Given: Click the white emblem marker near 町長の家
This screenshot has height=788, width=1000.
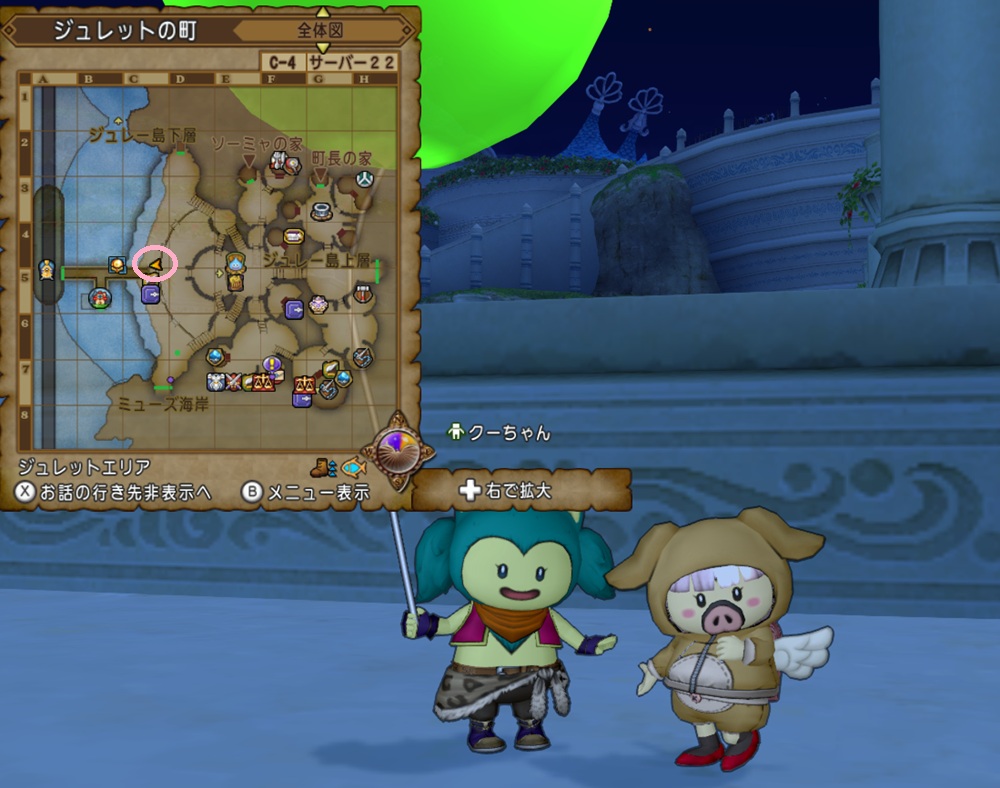Looking at the screenshot, I should 365,179.
